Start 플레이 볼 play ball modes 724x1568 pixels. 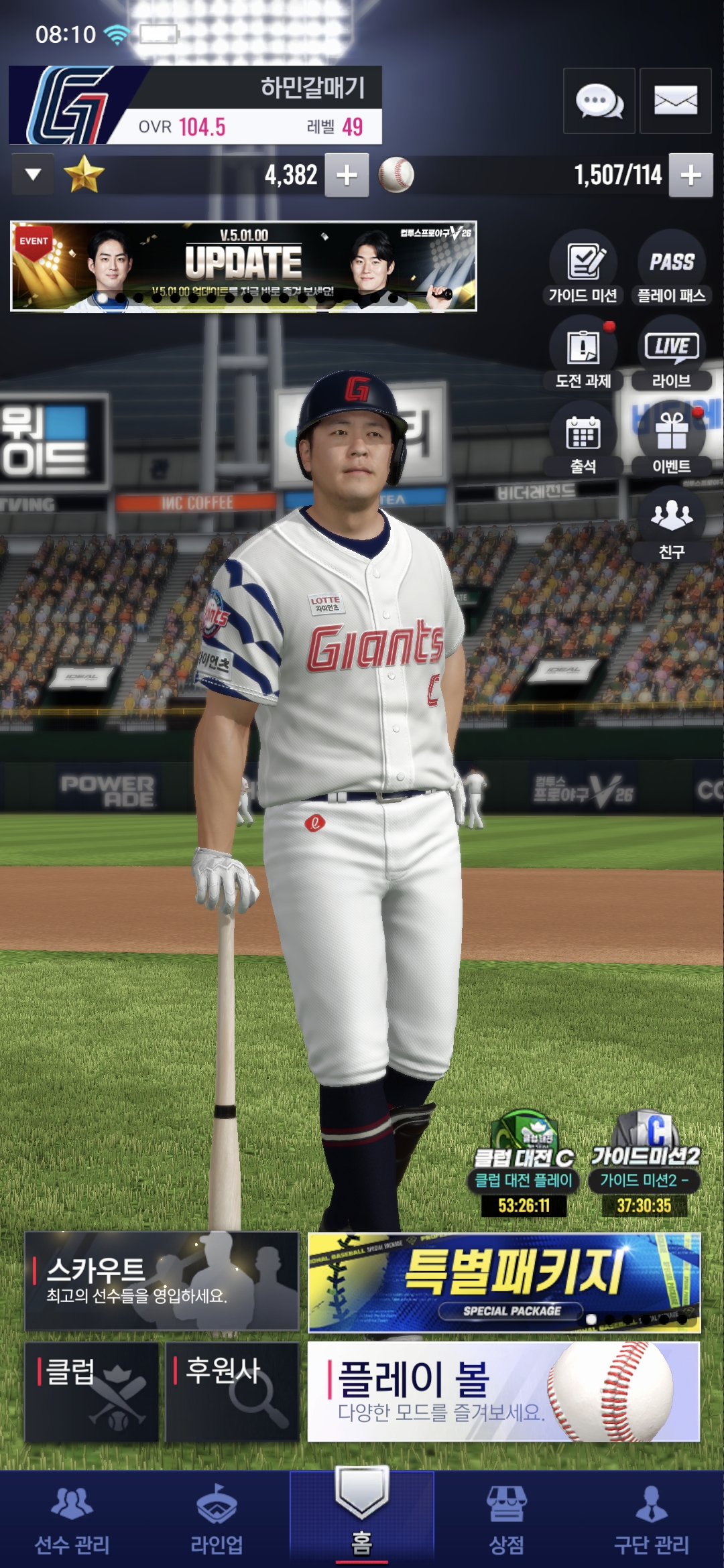pos(503,1392)
